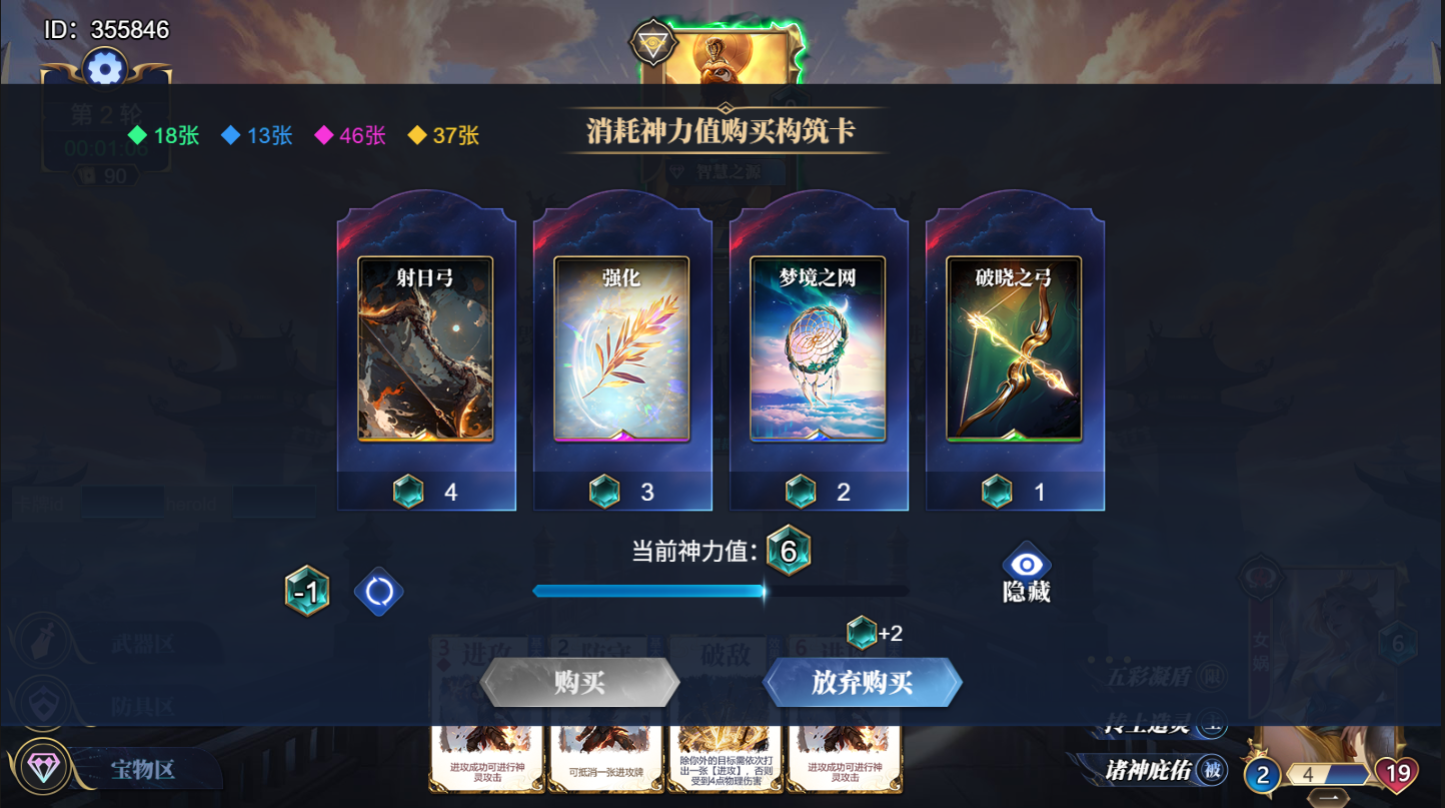Image resolution: width=1445 pixels, height=808 pixels.
Task: Open the settings gear icon
Action: [x=104, y=69]
